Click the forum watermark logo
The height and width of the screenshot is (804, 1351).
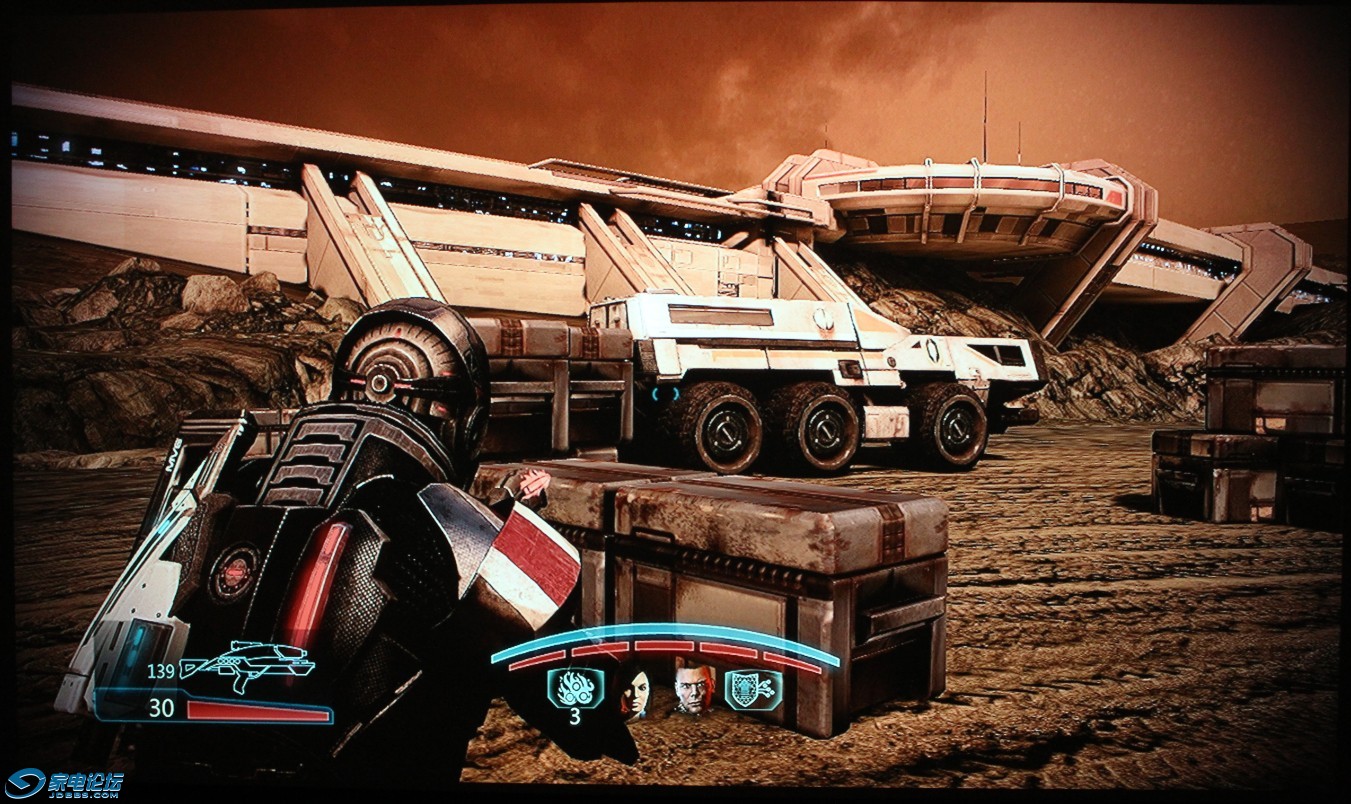click(64, 783)
